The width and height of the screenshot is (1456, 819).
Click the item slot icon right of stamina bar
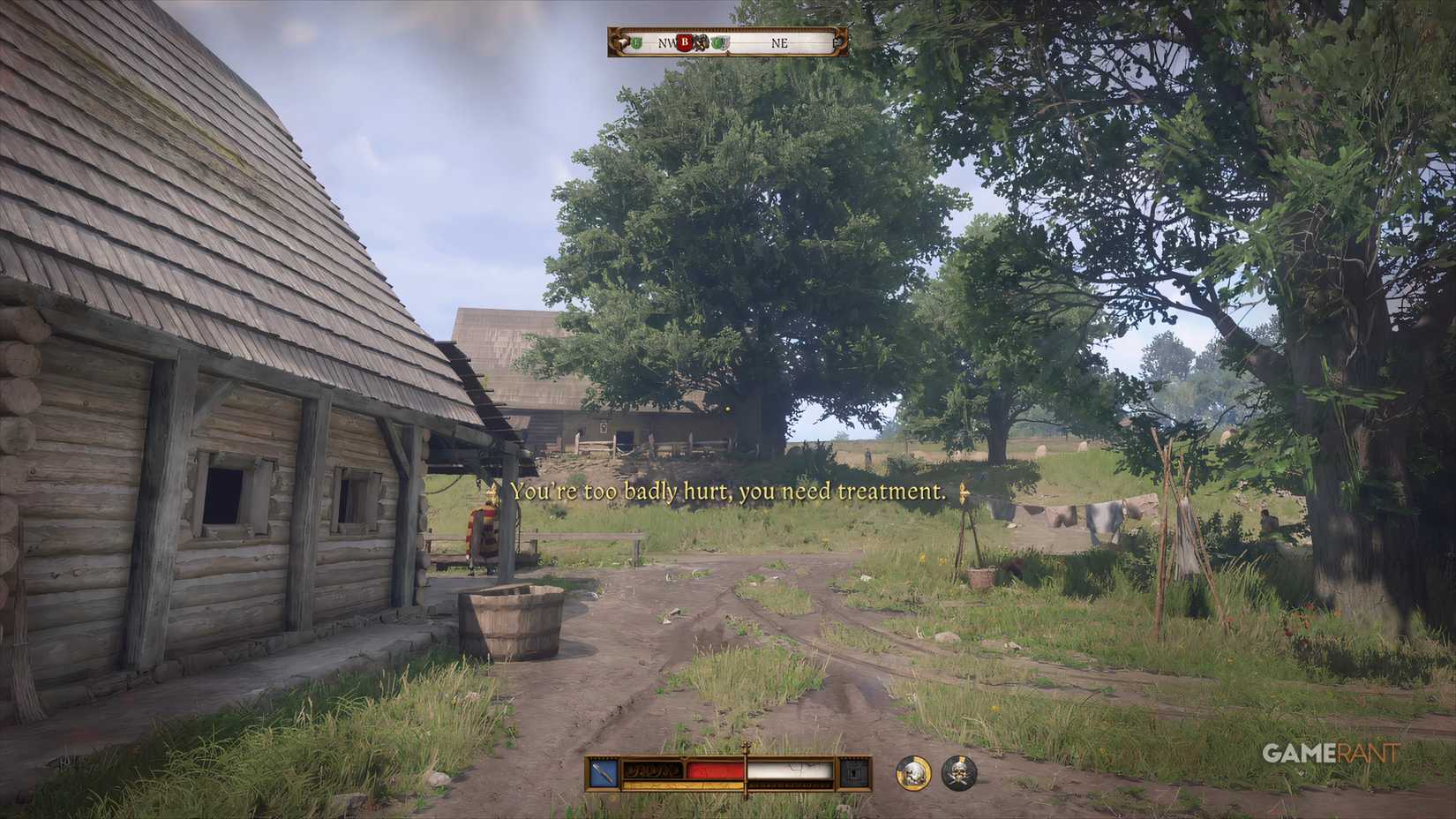coord(854,772)
